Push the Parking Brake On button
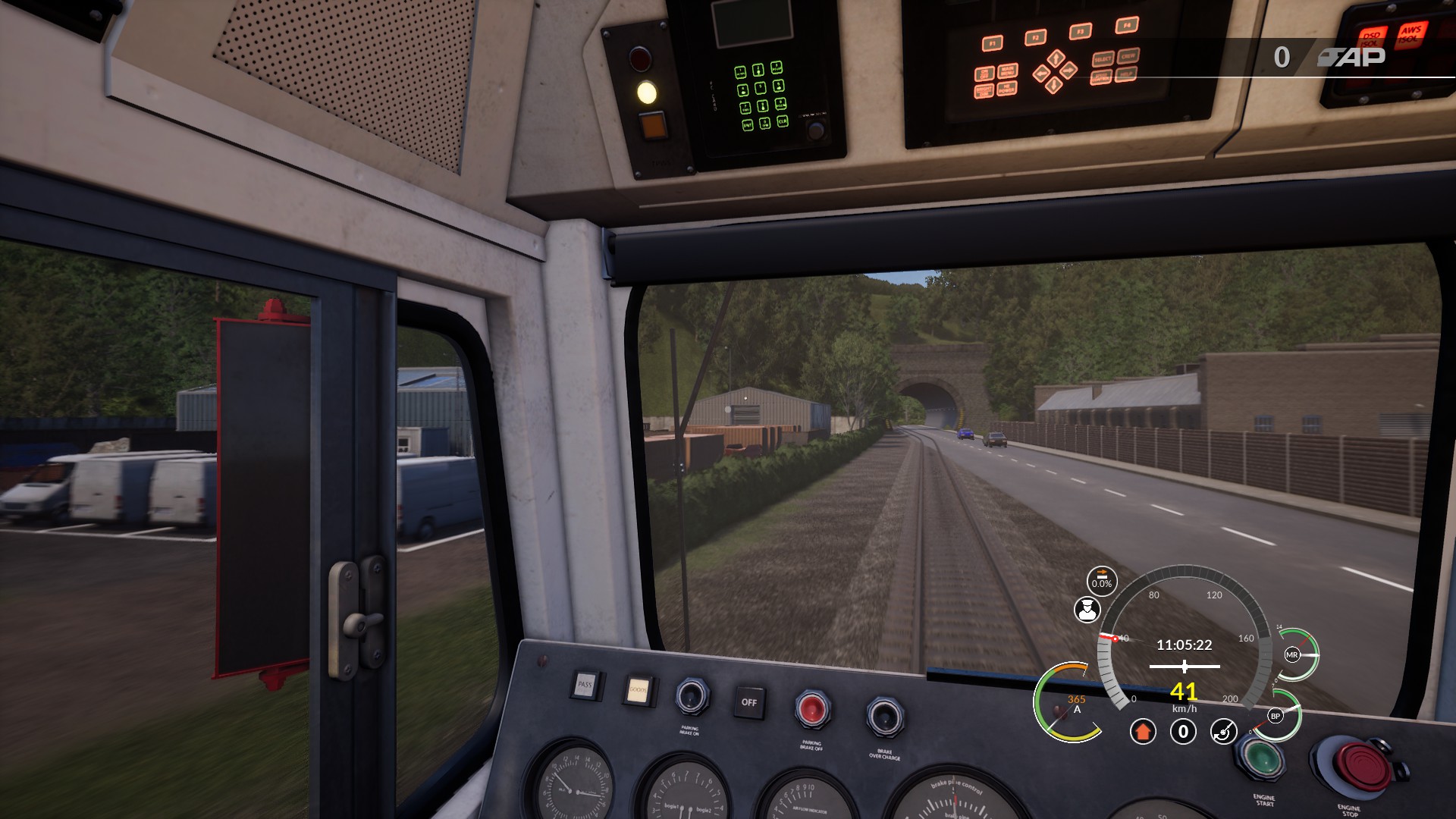This screenshot has height=819, width=1456. pyautogui.click(x=692, y=696)
